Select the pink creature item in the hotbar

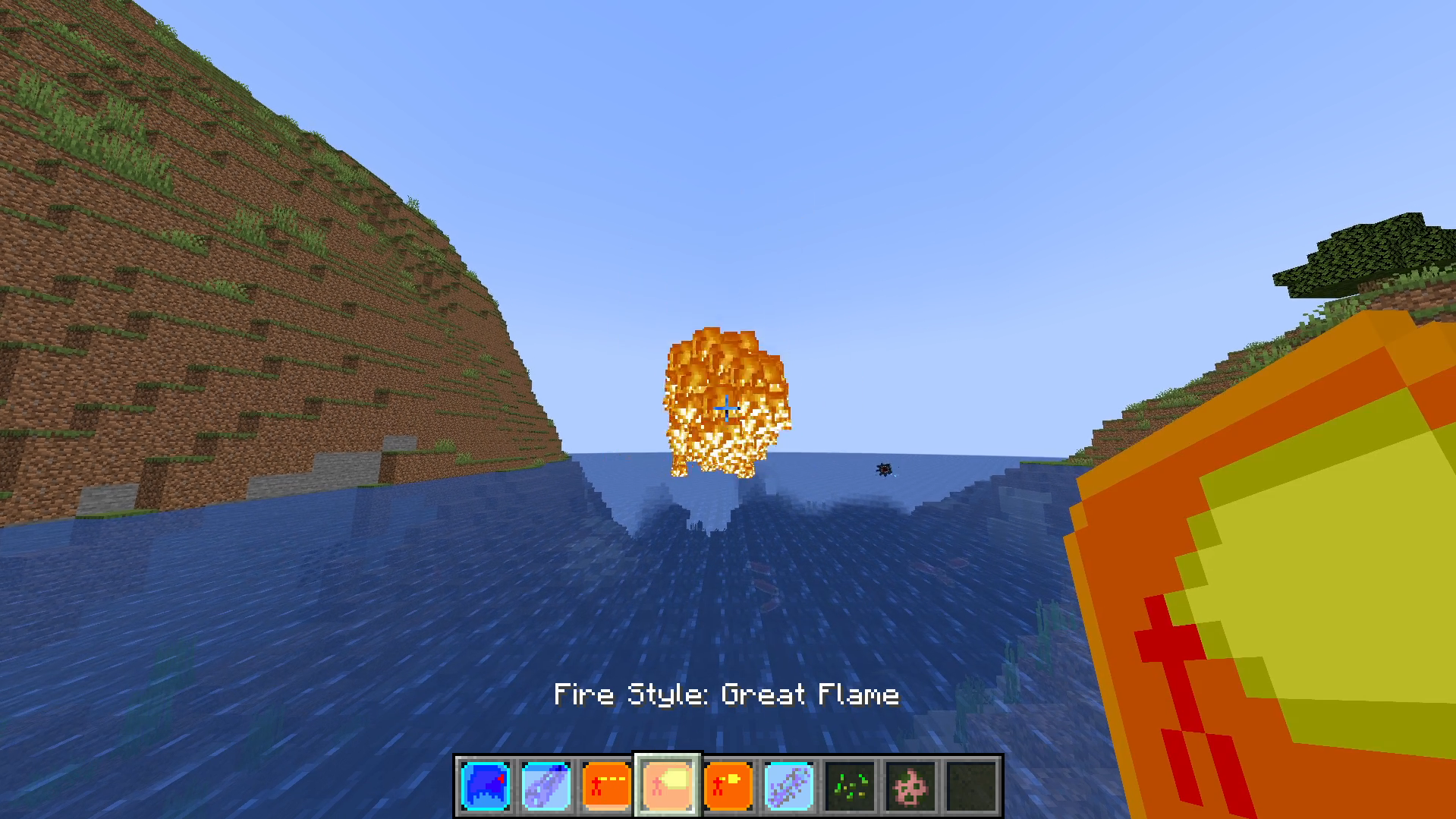point(910,784)
